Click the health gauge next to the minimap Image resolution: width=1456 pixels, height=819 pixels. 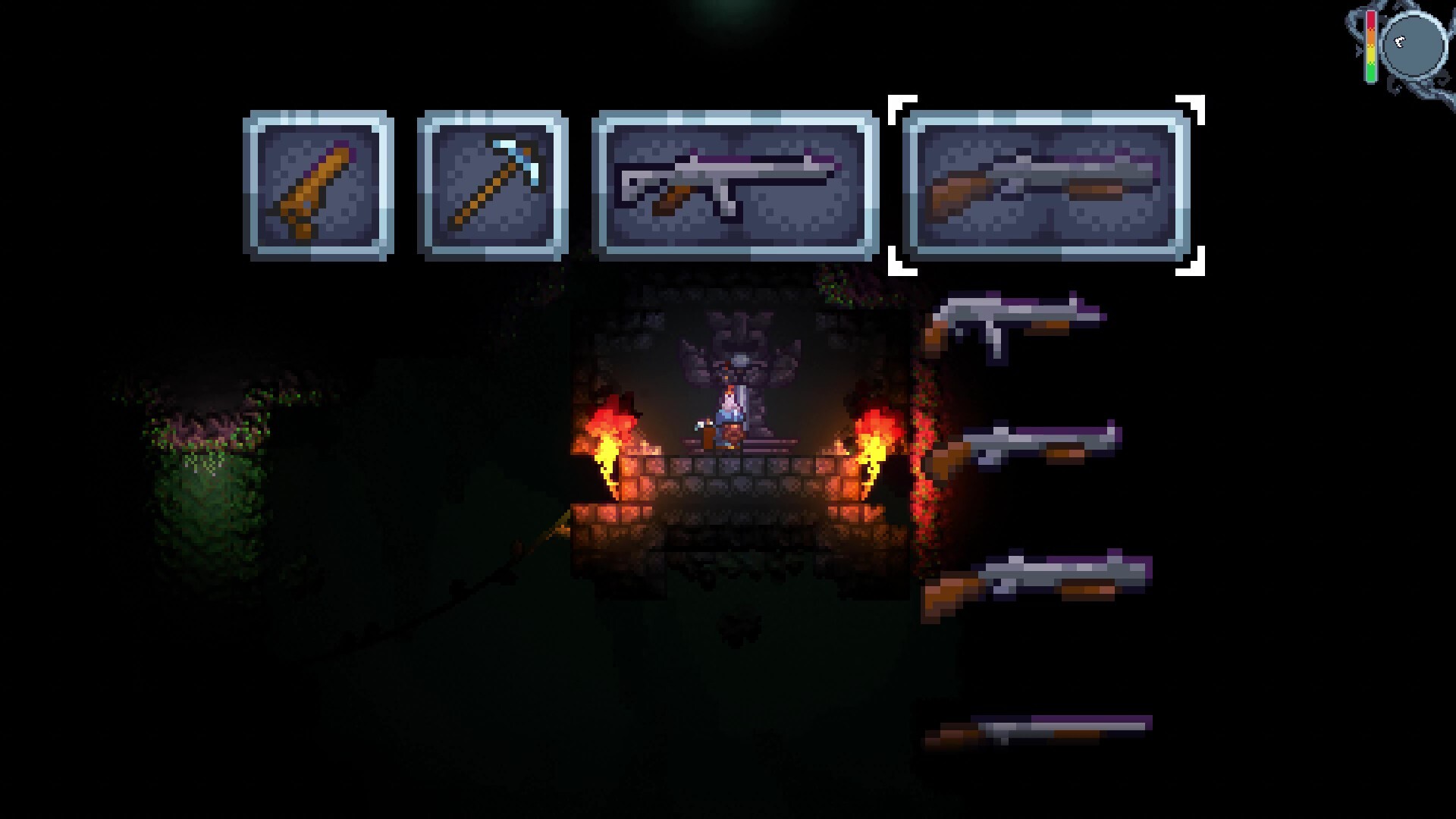1371,45
